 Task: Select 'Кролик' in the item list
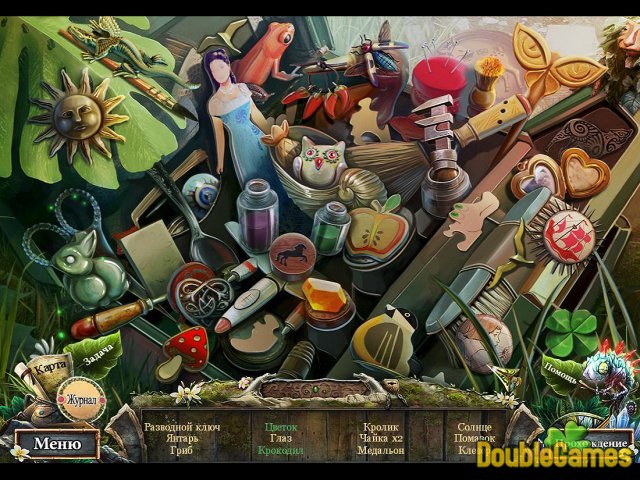tap(381, 426)
